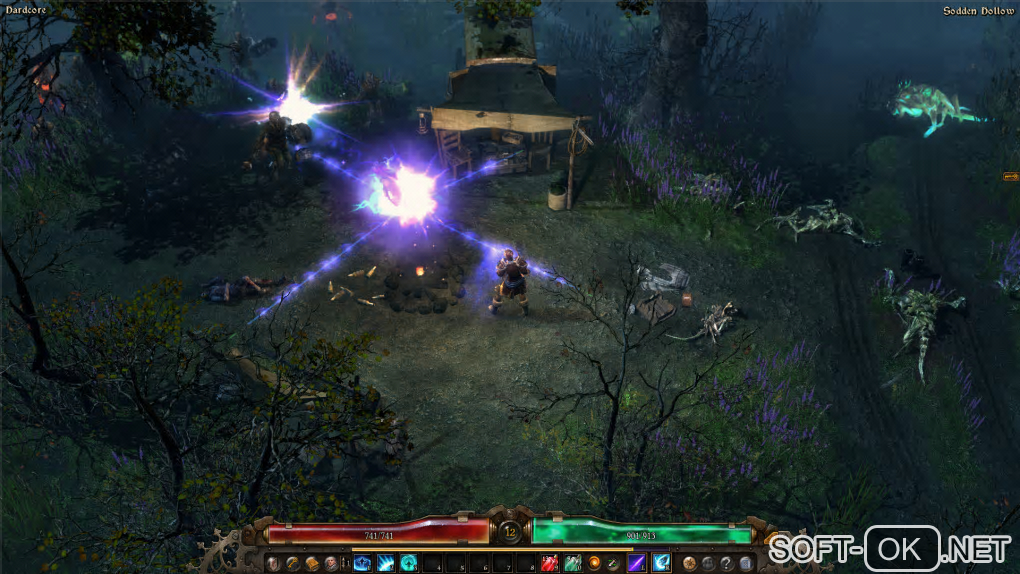This screenshot has height=574, width=1020.
Task: Drink the red health potion
Action: click(549, 563)
